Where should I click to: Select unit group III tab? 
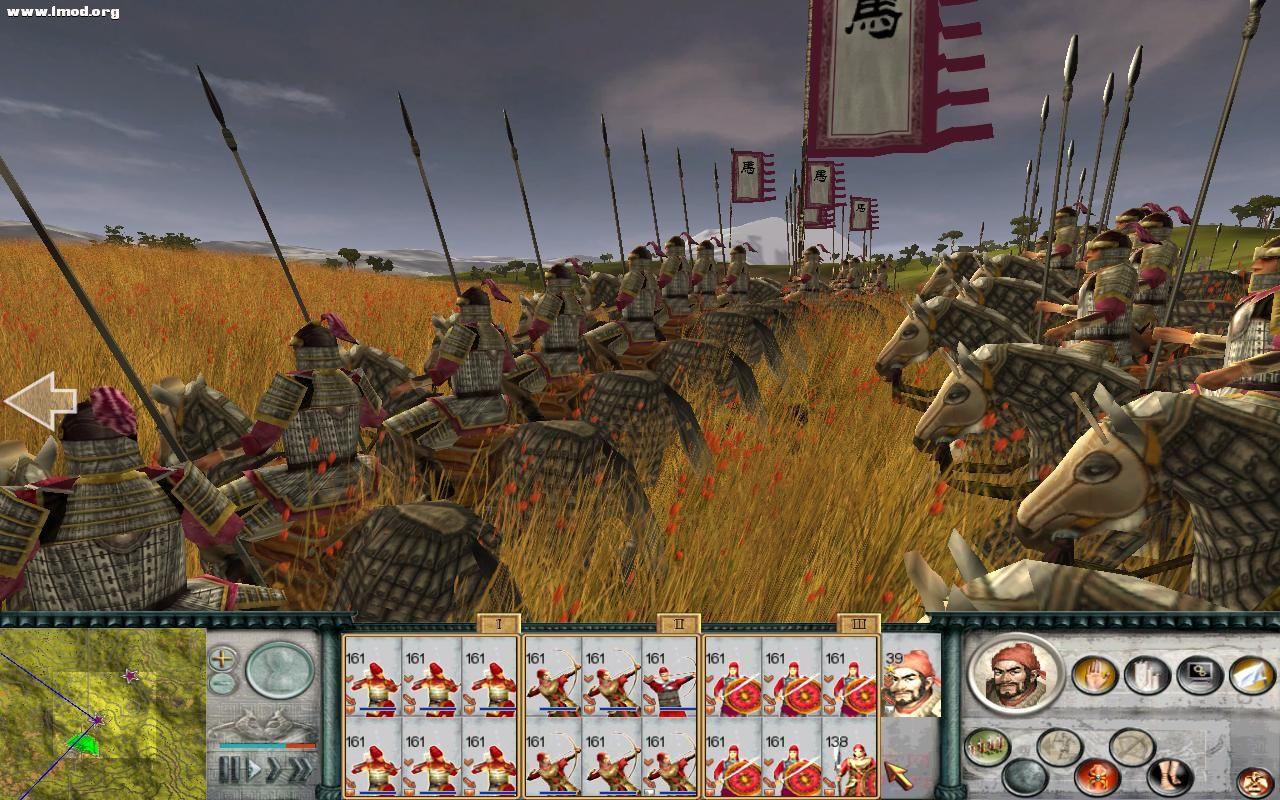(858, 623)
